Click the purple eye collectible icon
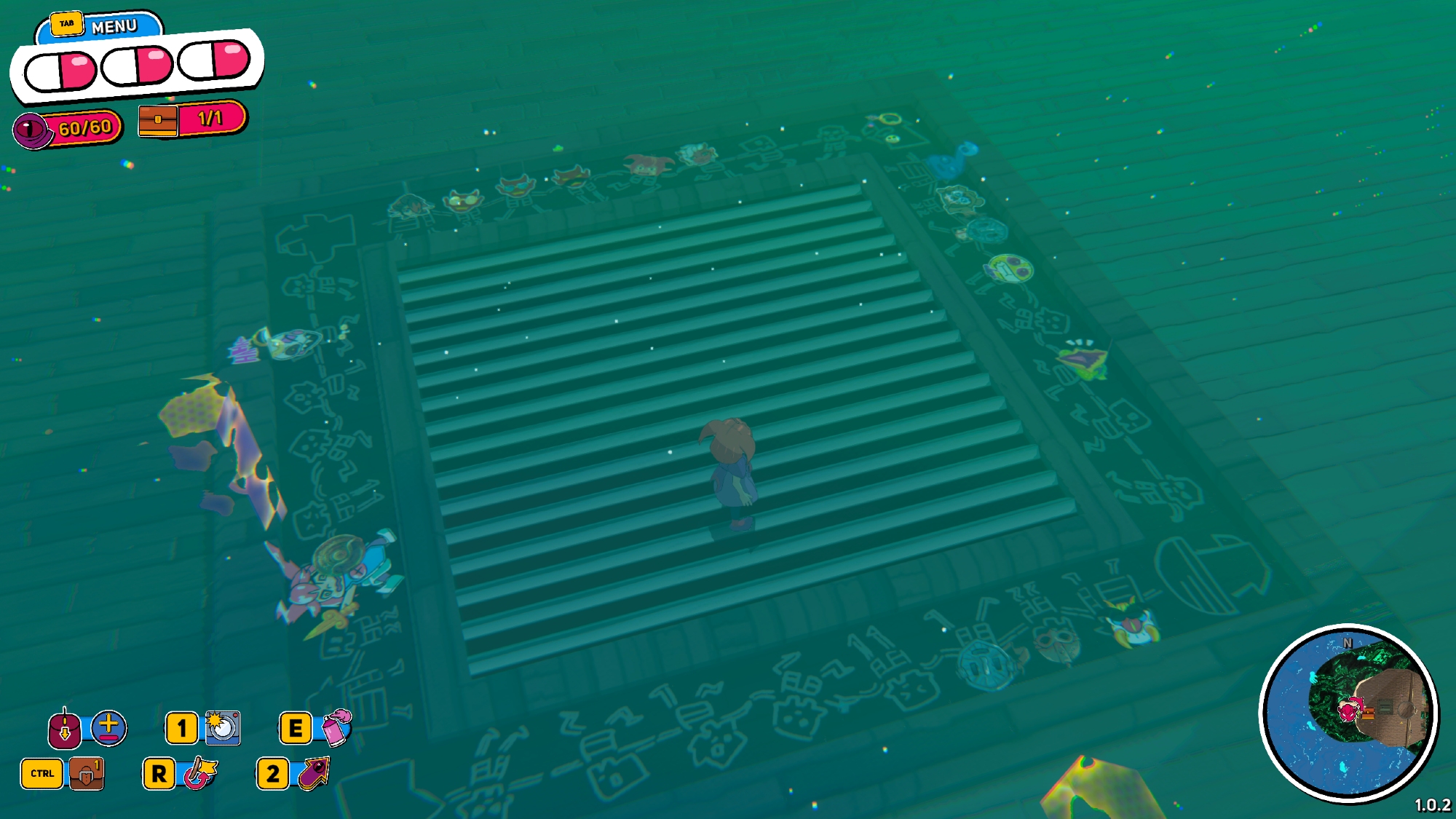The width and height of the screenshot is (1456, 819). tap(31, 131)
